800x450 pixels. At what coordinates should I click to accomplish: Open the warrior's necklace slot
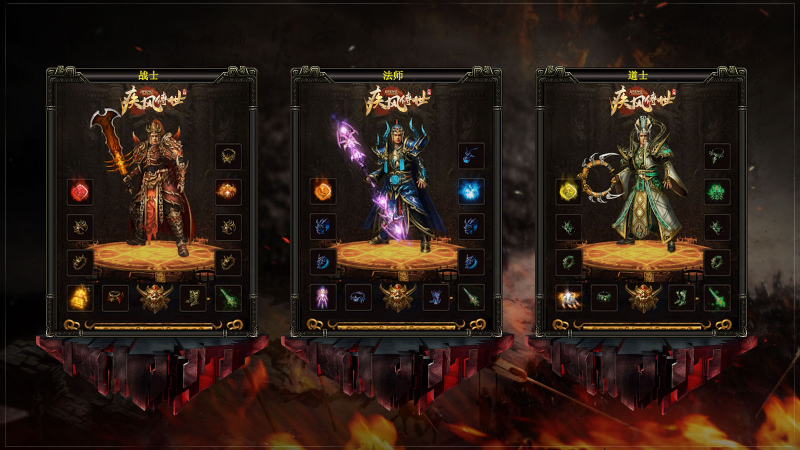tap(227, 156)
